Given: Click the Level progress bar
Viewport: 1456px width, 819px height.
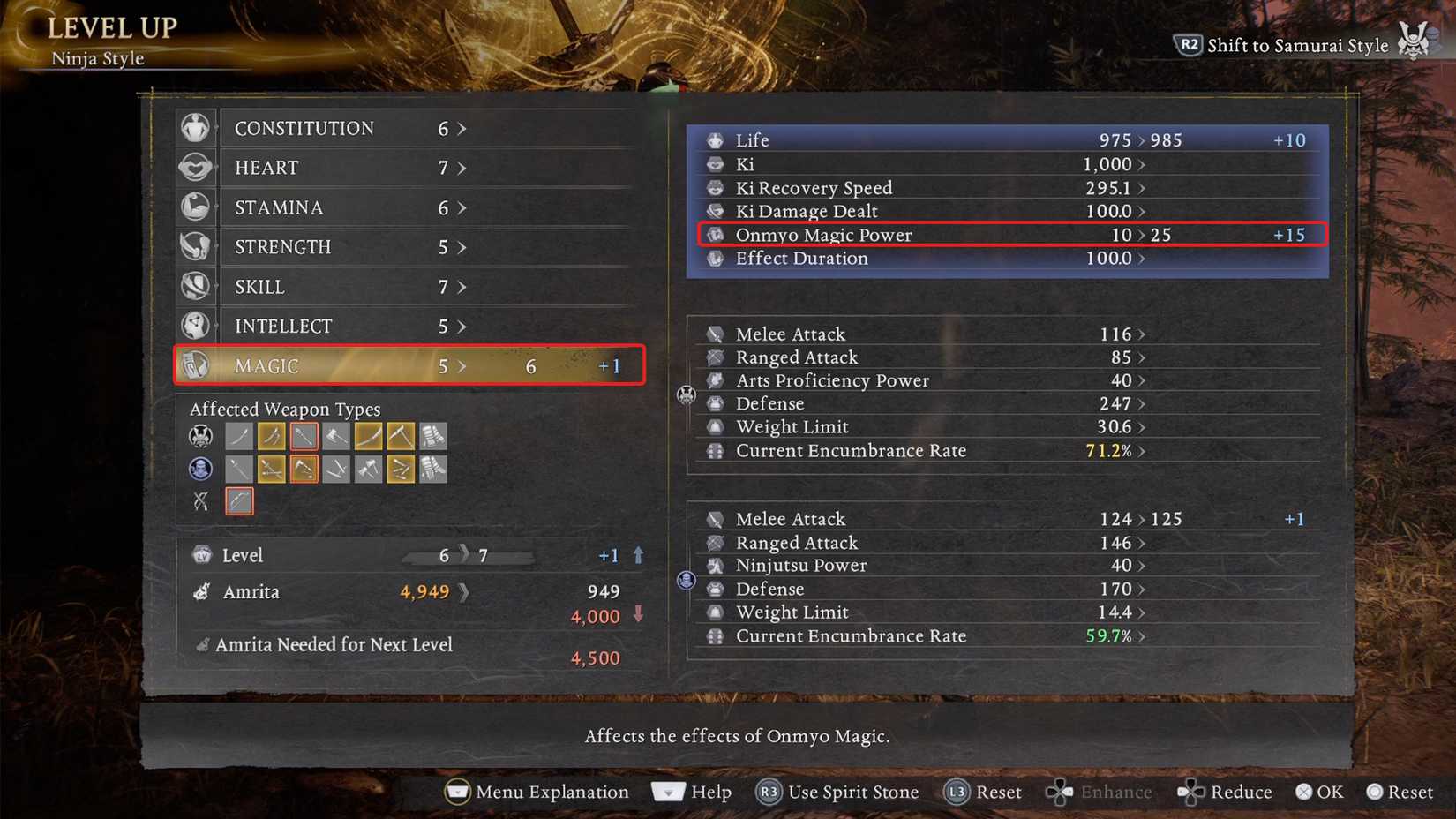Looking at the screenshot, I should pyautogui.click(x=468, y=555).
